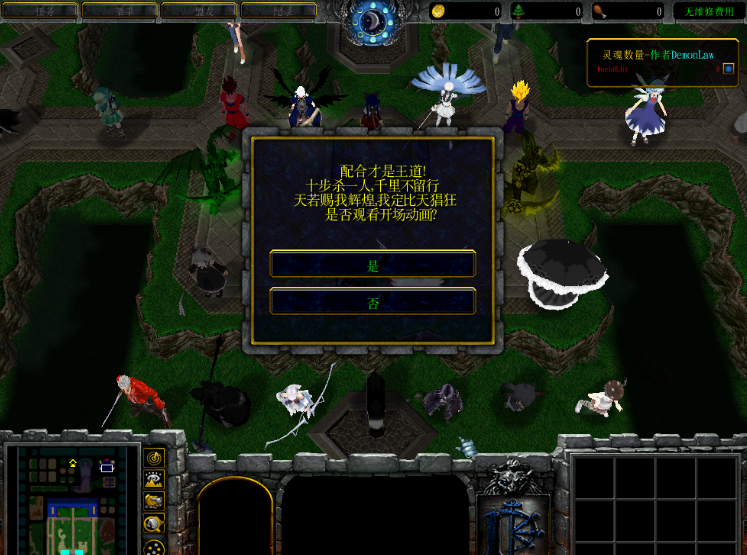Open the 任务 quests menu button
747x555 pixels.
[x=40, y=11]
